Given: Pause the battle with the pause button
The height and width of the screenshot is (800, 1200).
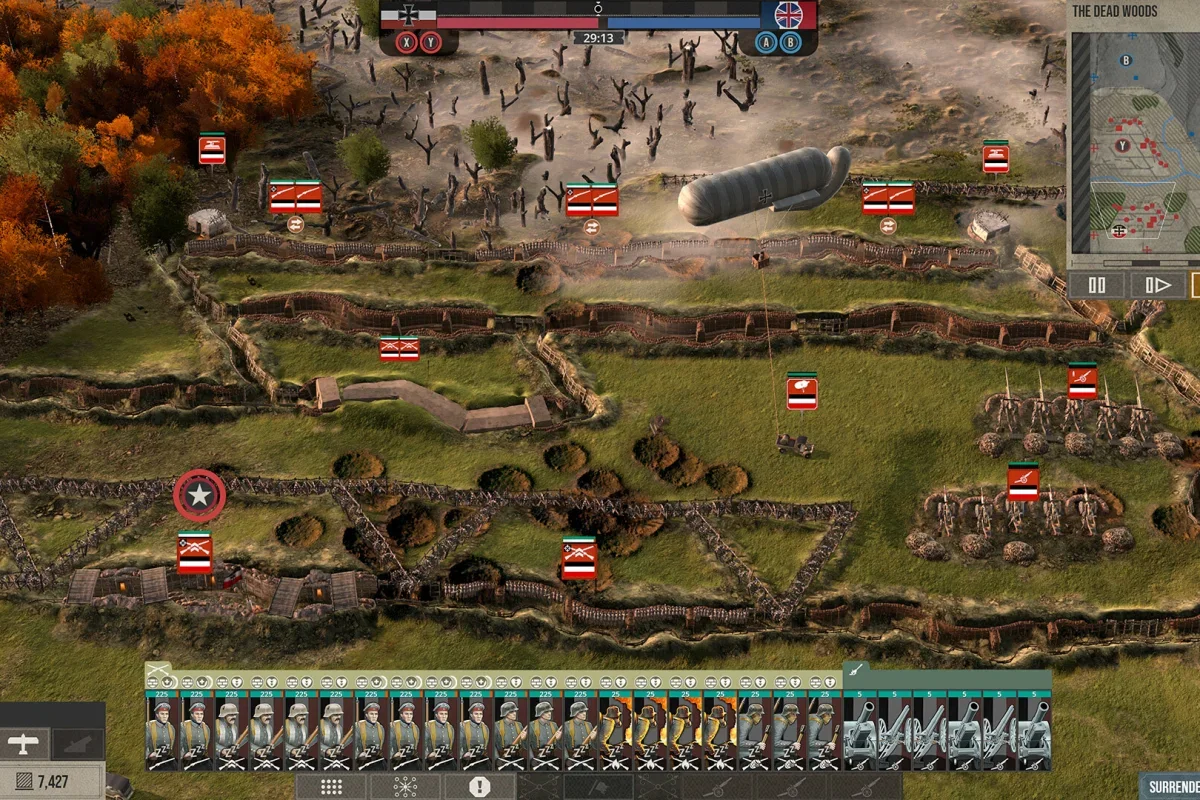Looking at the screenshot, I should click(1097, 285).
